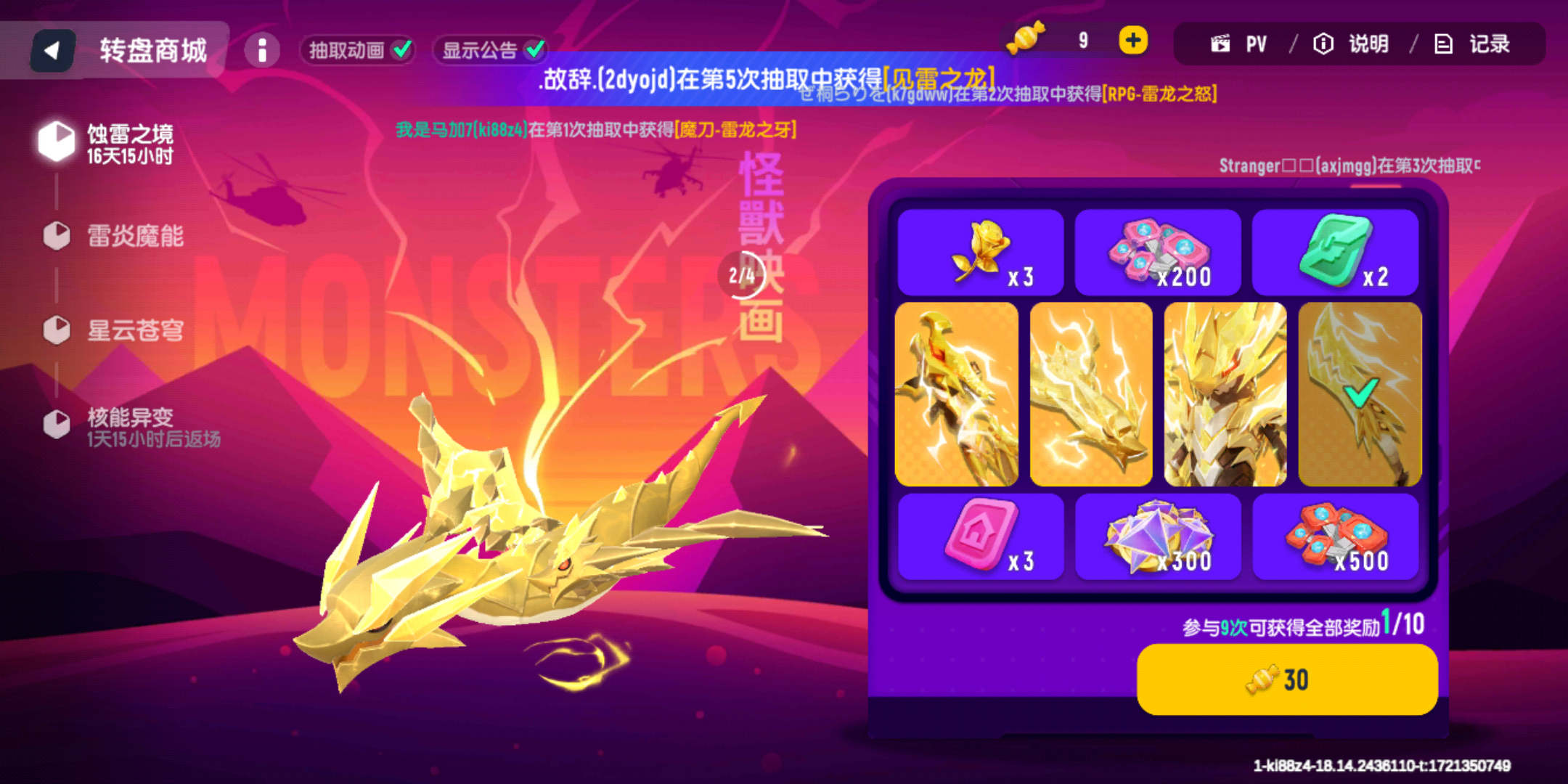Select the red chips x500 reward thumbnail
The height and width of the screenshot is (784, 1568).
click(x=1336, y=537)
